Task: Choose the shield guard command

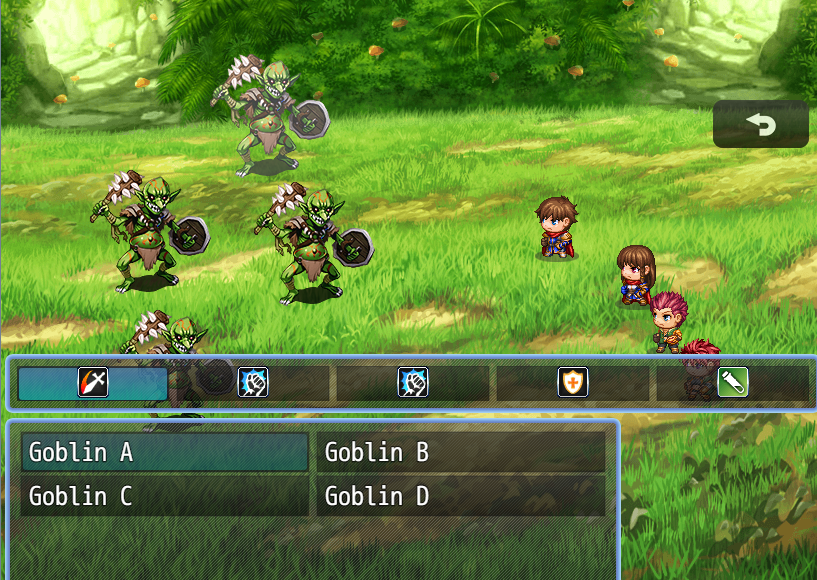Action: click(573, 382)
